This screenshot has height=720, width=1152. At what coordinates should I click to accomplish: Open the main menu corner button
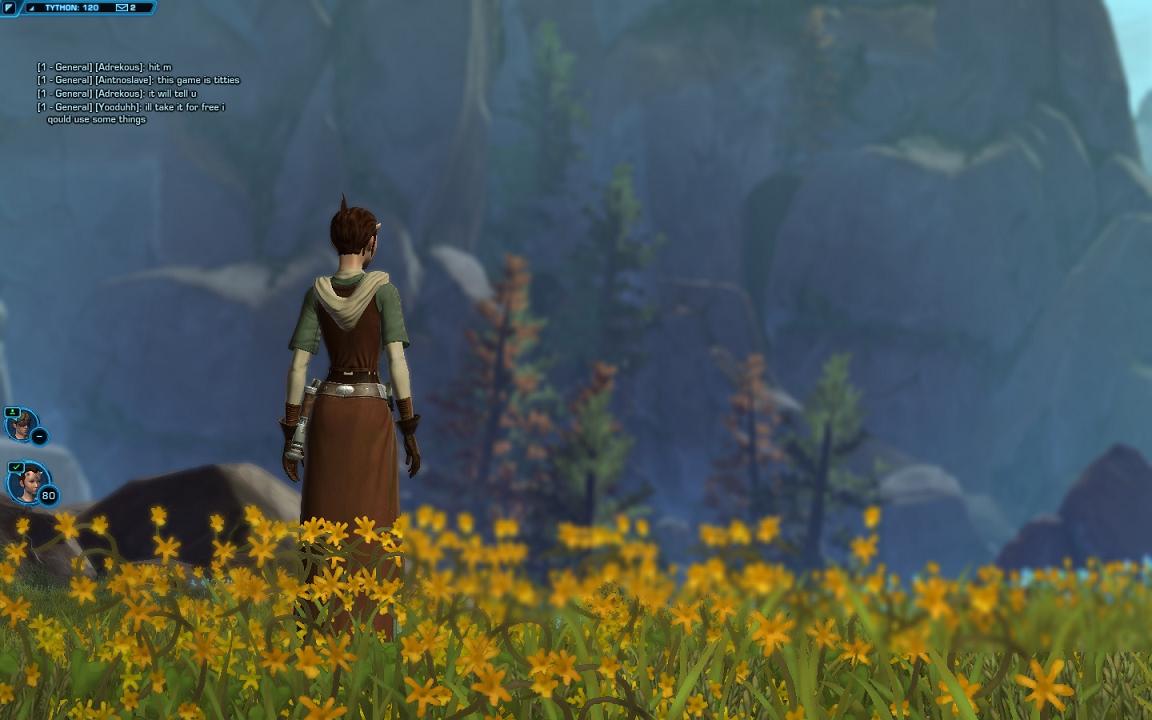[9, 8]
